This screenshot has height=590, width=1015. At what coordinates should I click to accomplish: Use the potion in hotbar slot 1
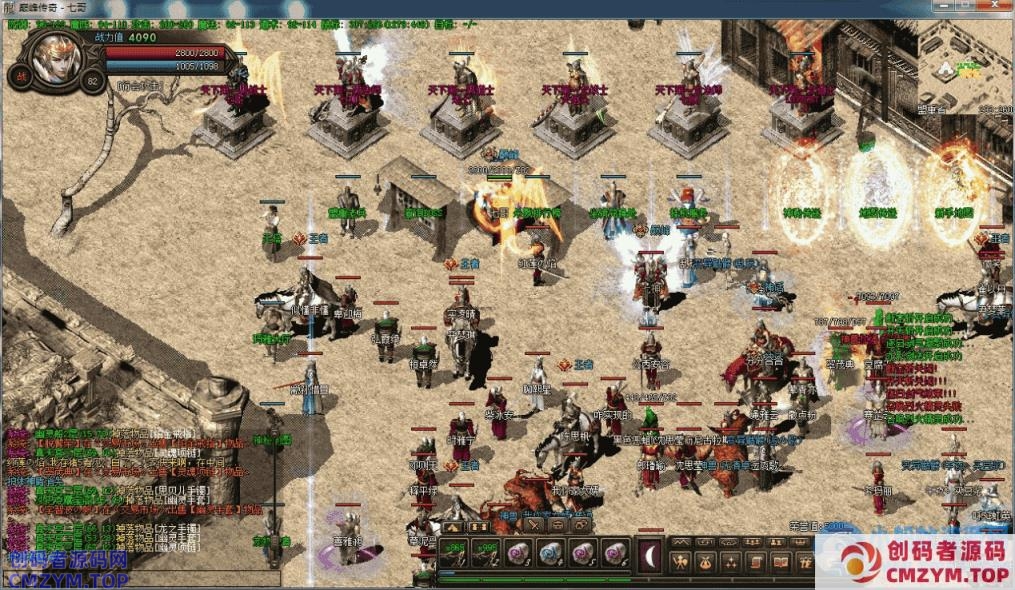coord(454,553)
